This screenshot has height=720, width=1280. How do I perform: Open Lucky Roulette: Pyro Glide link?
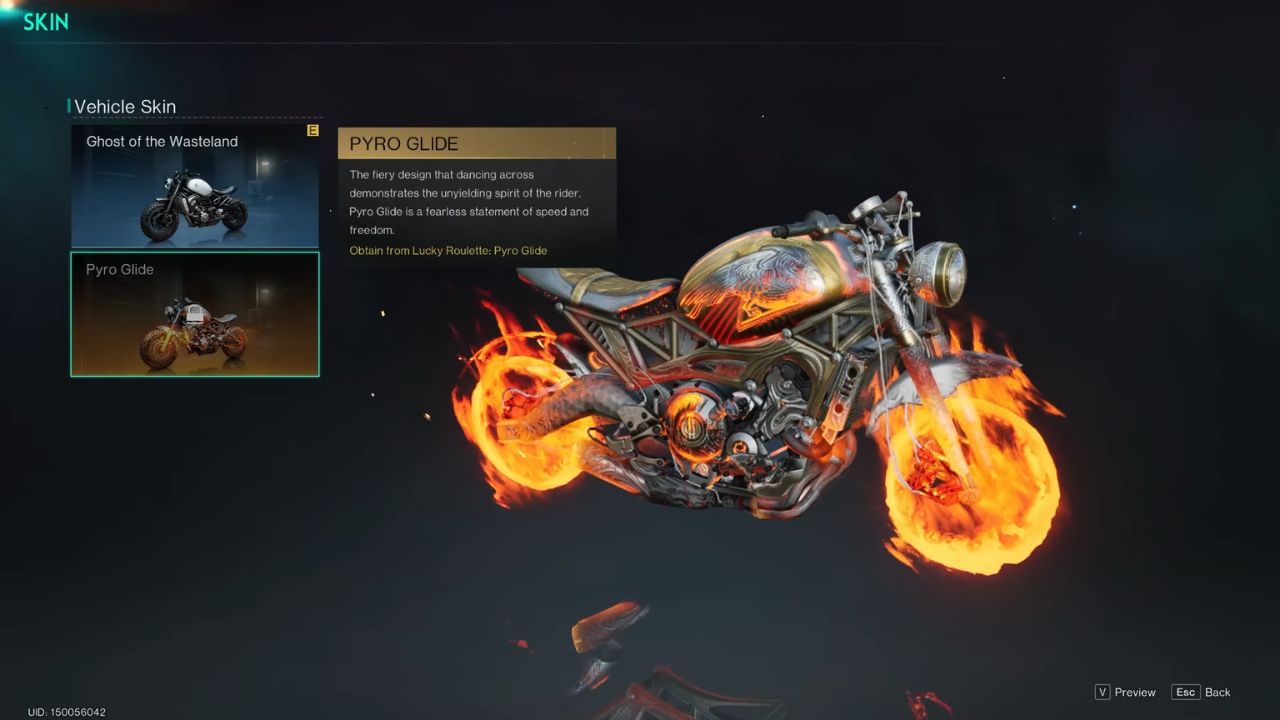pos(448,250)
